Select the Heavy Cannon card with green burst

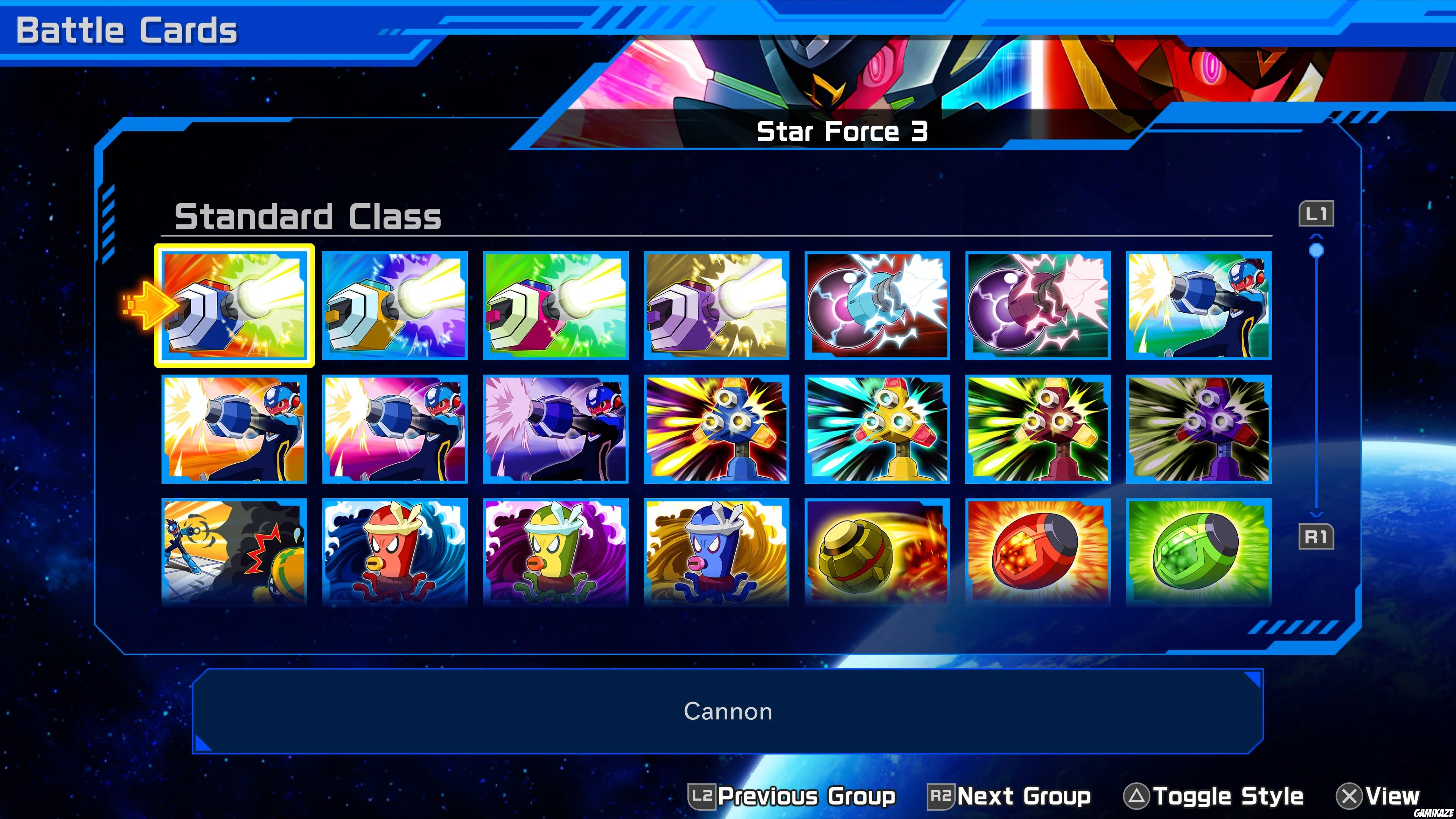click(555, 305)
